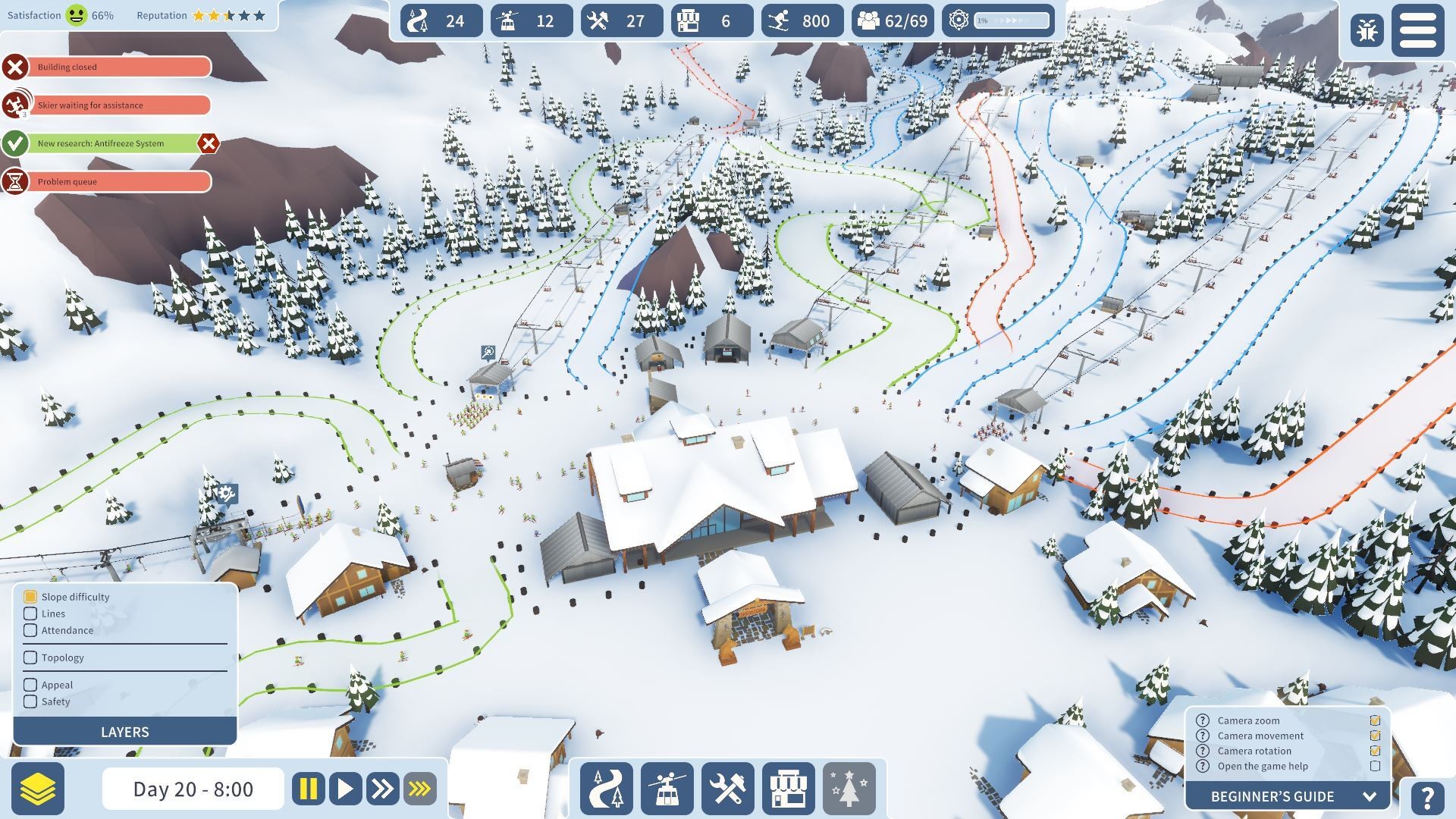Enable the Safety overlay checkbox
This screenshot has height=819, width=1456.
tap(30, 701)
